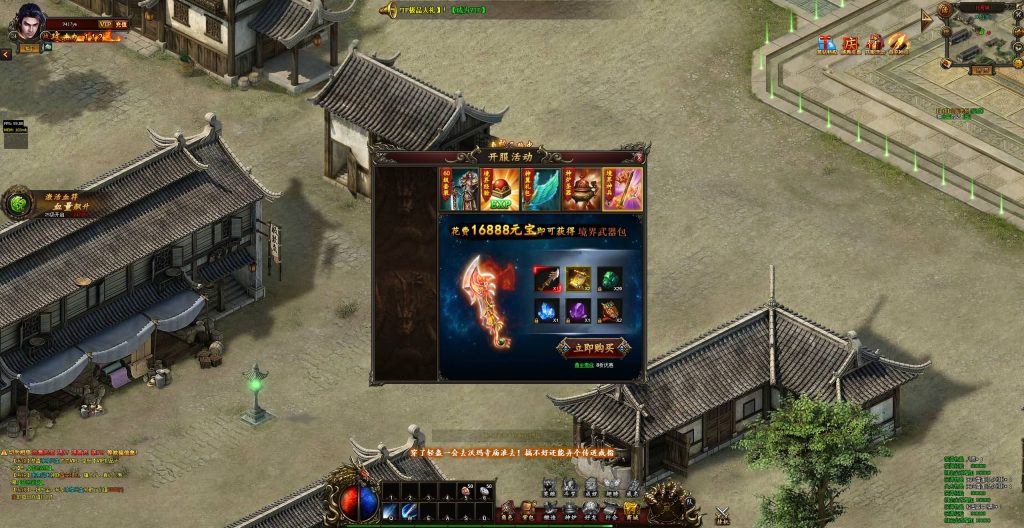The width and height of the screenshot is (1024, 528).
Task: Open the red 庆 celebration event icon
Action: [x=851, y=43]
